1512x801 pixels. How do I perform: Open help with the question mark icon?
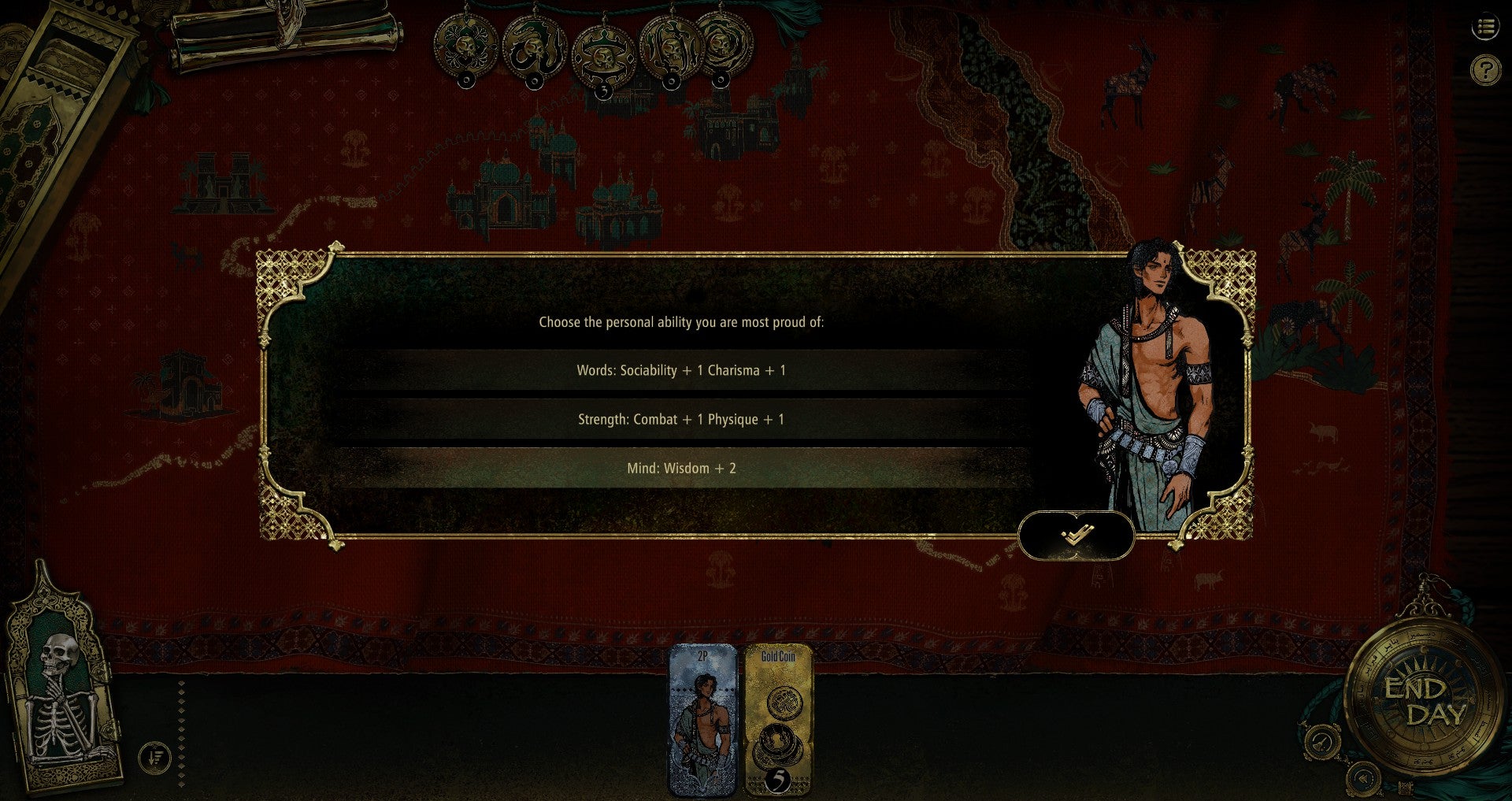(1485, 71)
